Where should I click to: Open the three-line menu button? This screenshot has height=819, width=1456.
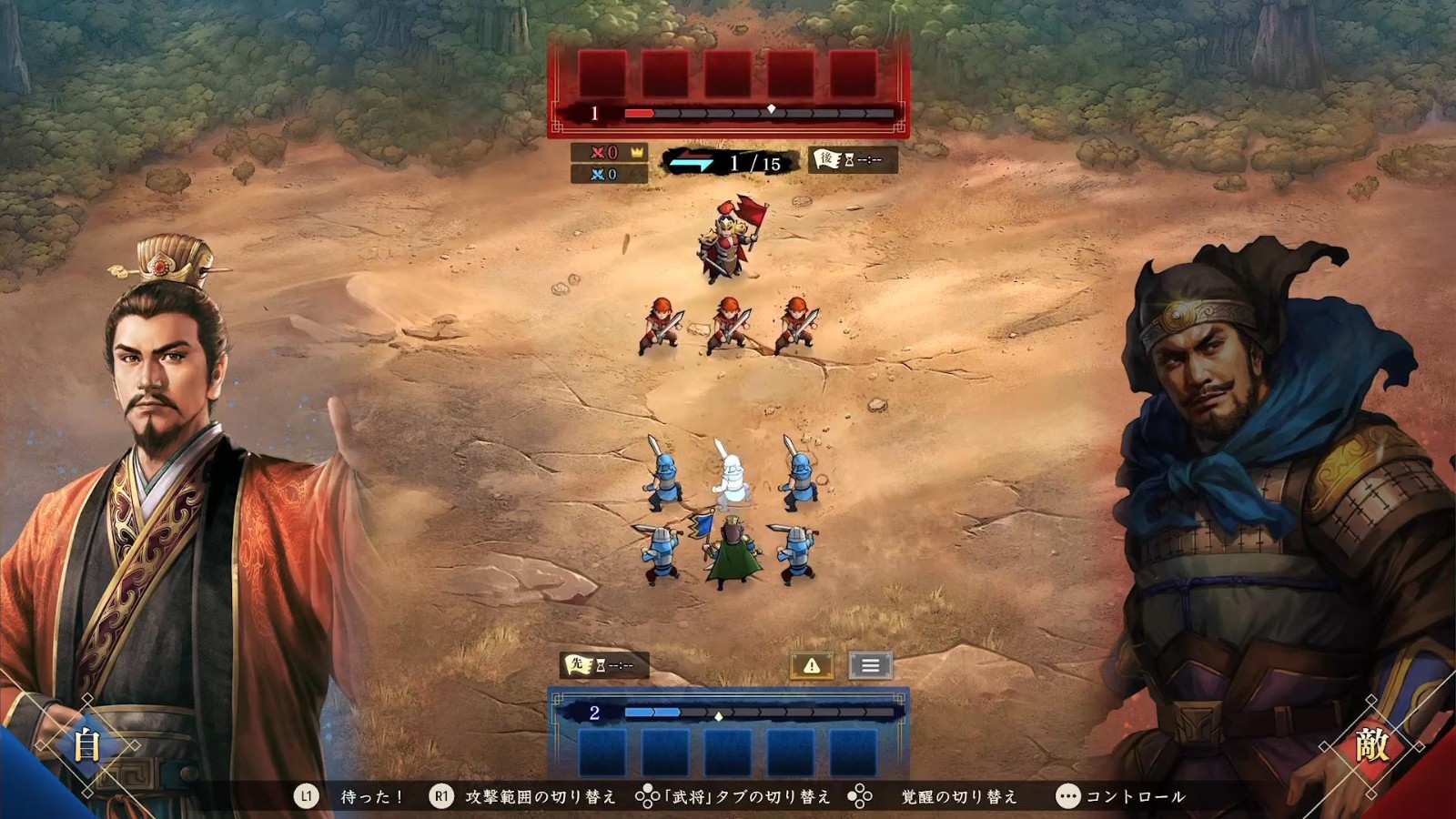tap(870, 665)
